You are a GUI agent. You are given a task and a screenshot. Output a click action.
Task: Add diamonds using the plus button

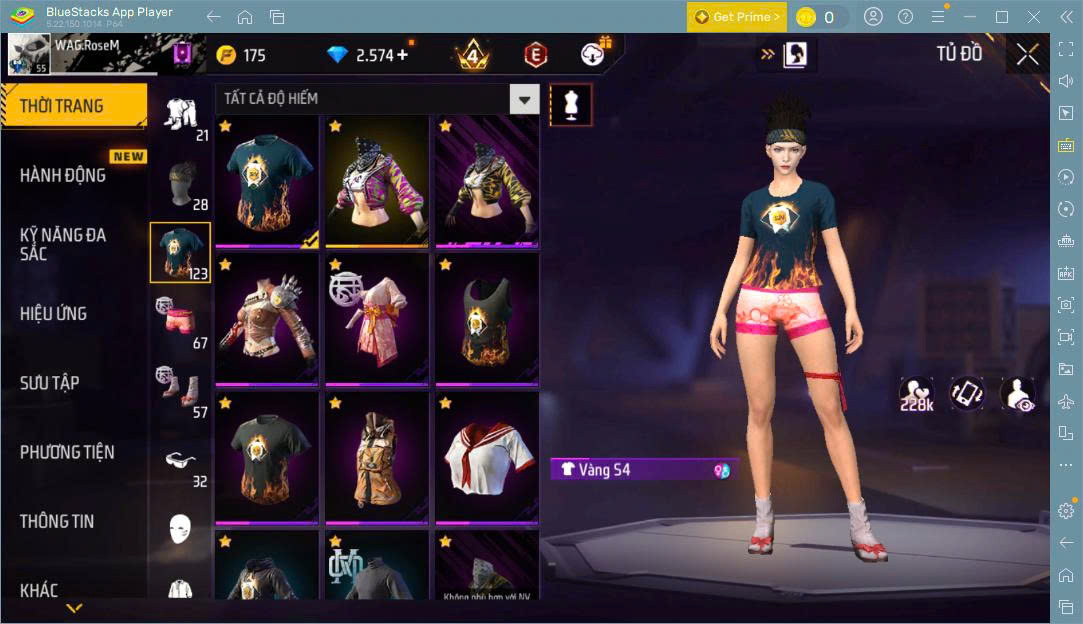pyautogui.click(x=402, y=55)
